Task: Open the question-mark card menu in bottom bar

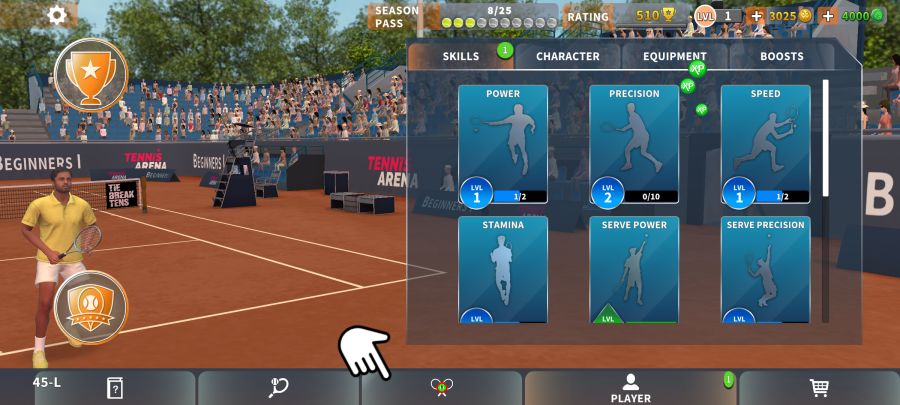Action: click(x=114, y=388)
